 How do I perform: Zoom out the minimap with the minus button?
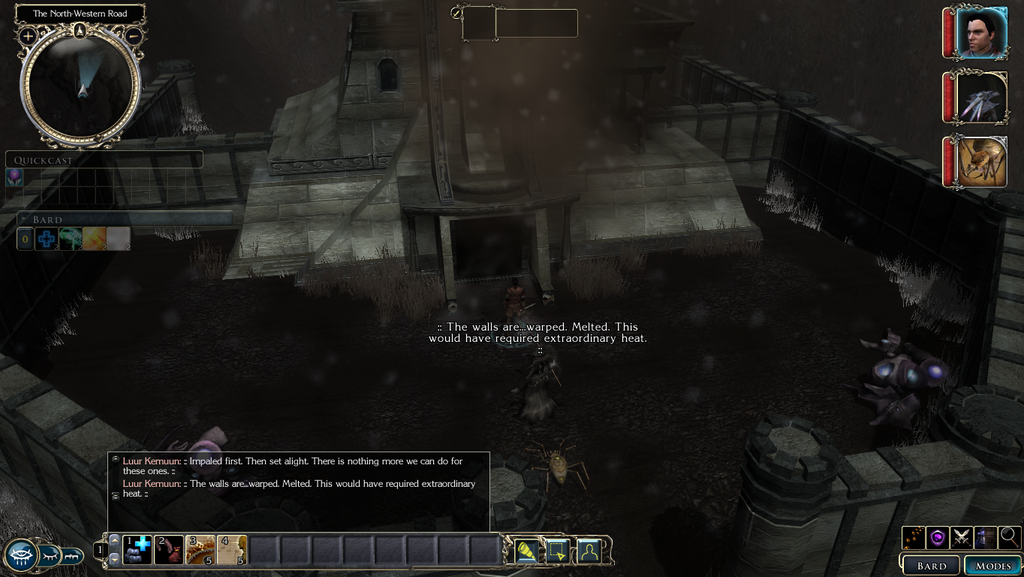[x=134, y=36]
